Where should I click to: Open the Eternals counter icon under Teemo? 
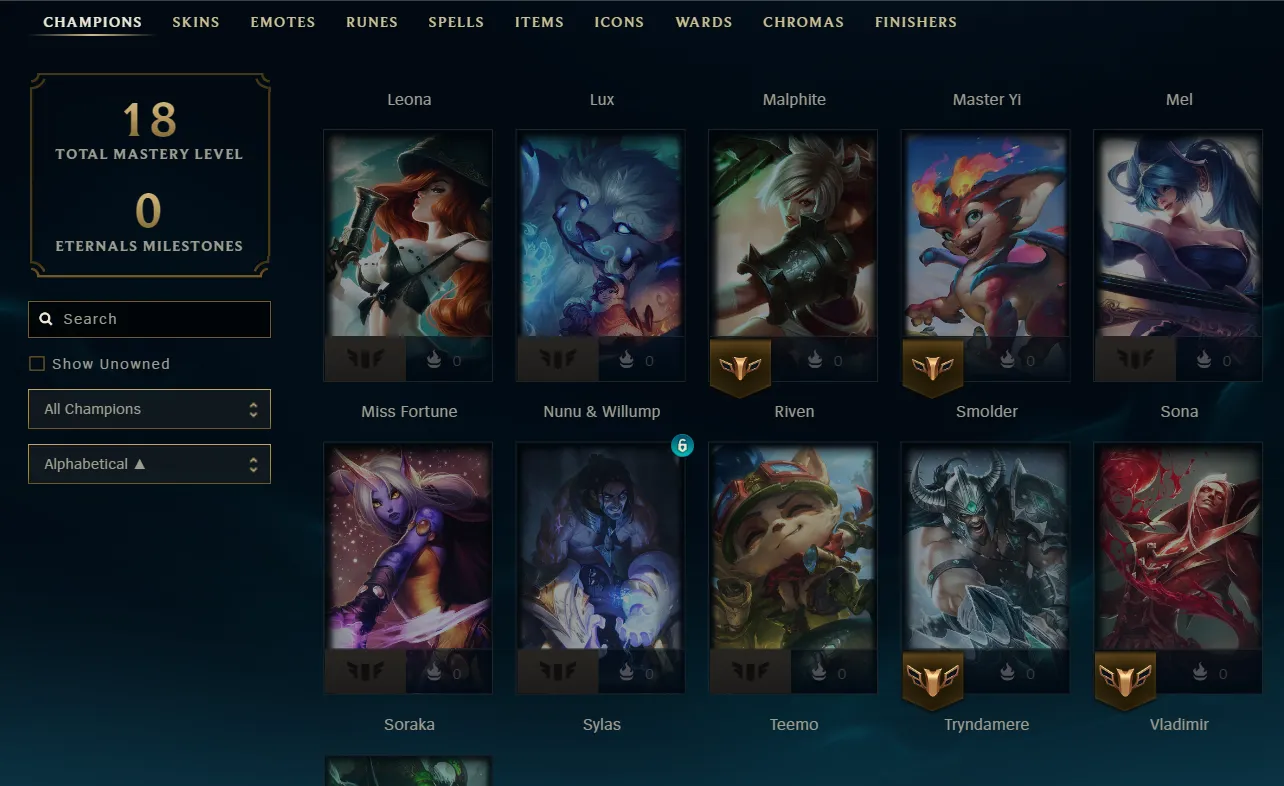(x=818, y=672)
